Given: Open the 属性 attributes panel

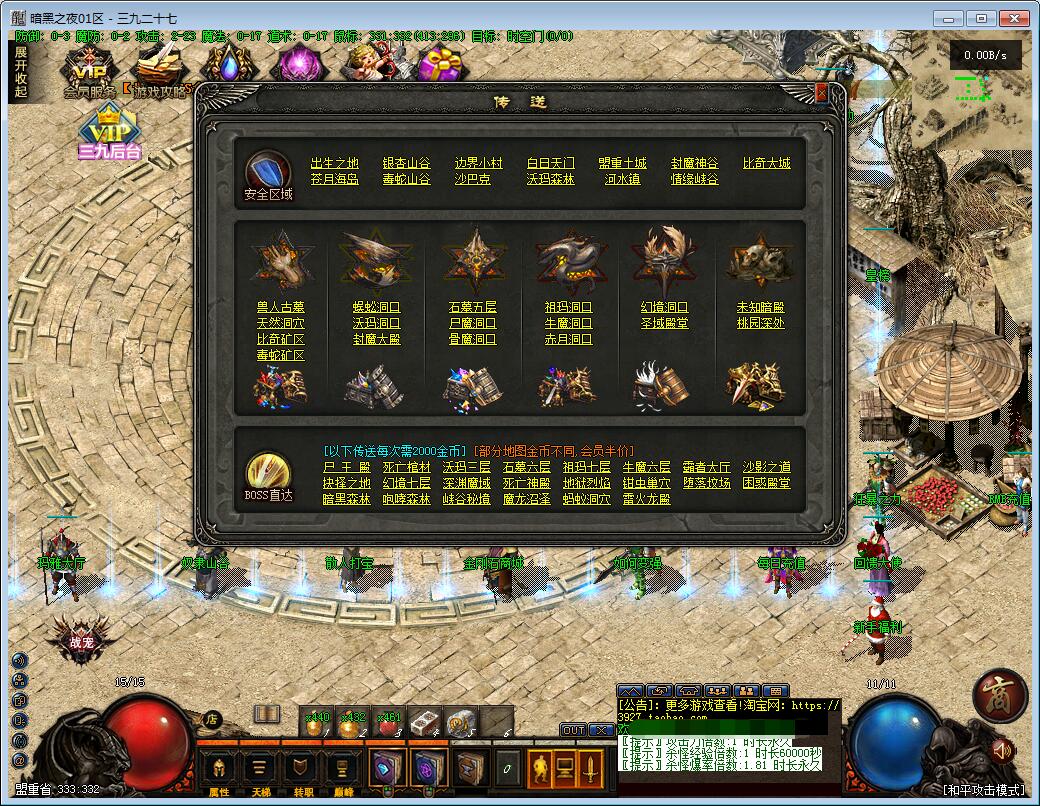Looking at the screenshot, I should pos(219,771).
